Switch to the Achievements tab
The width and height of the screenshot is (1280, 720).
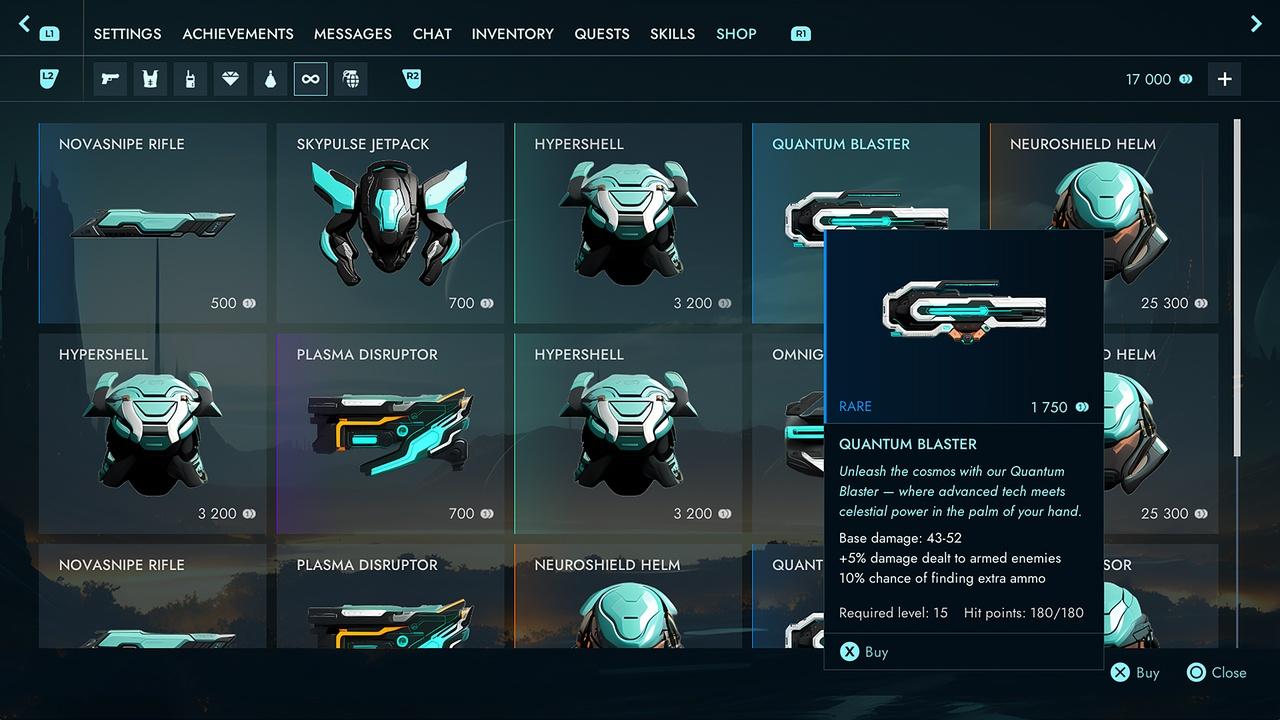(238, 34)
